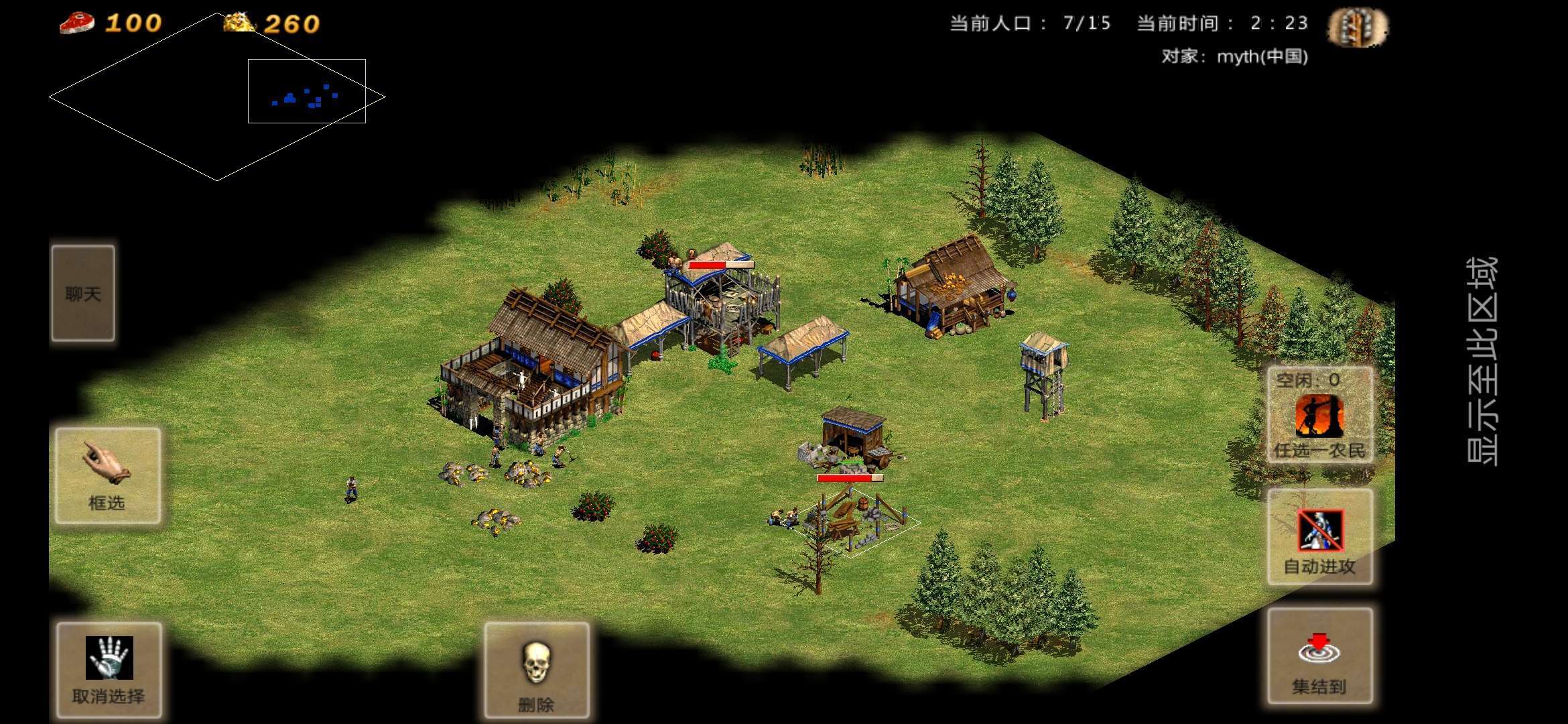Viewport: 1568px width, 724px height.
Task: Set the rally point (集结到) button
Action: 1319,656
